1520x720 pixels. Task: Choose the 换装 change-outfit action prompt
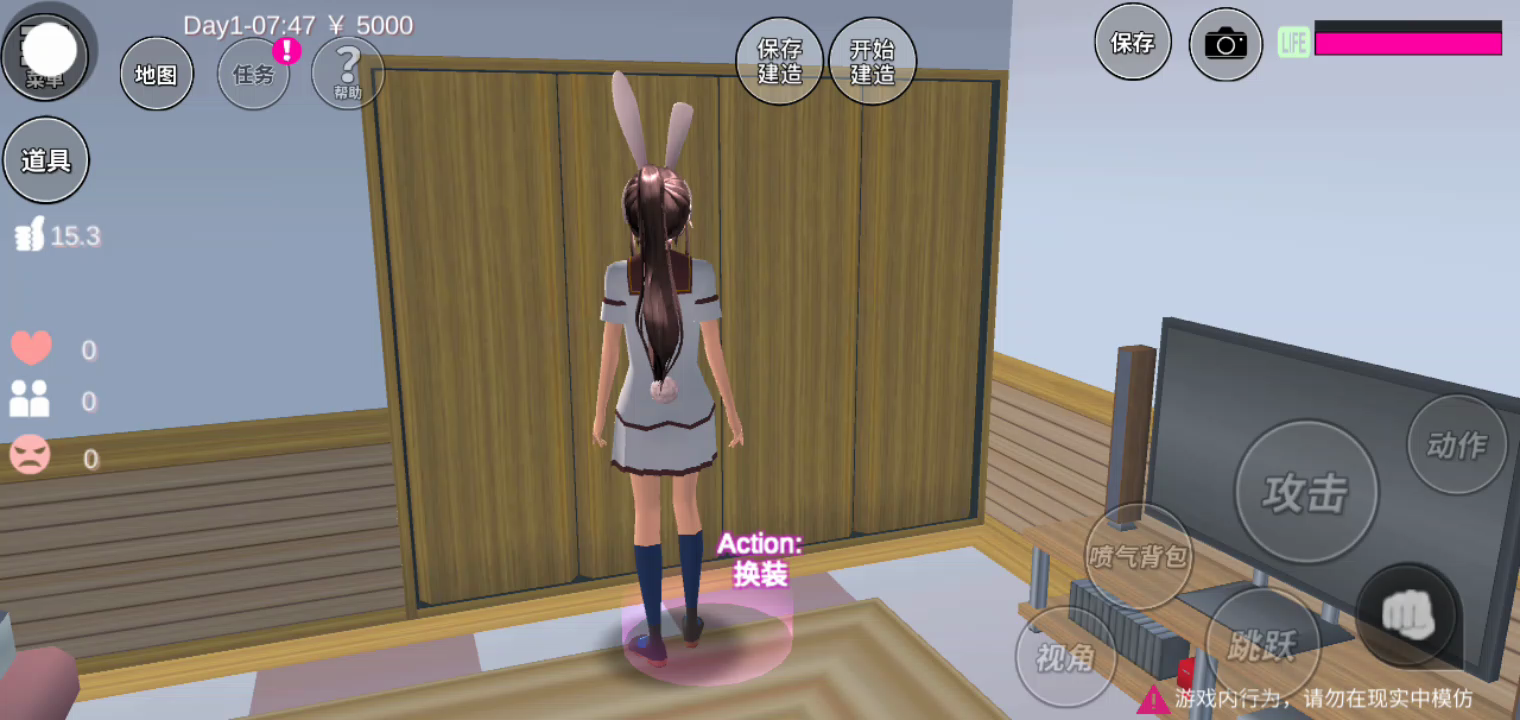[x=760, y=560]
